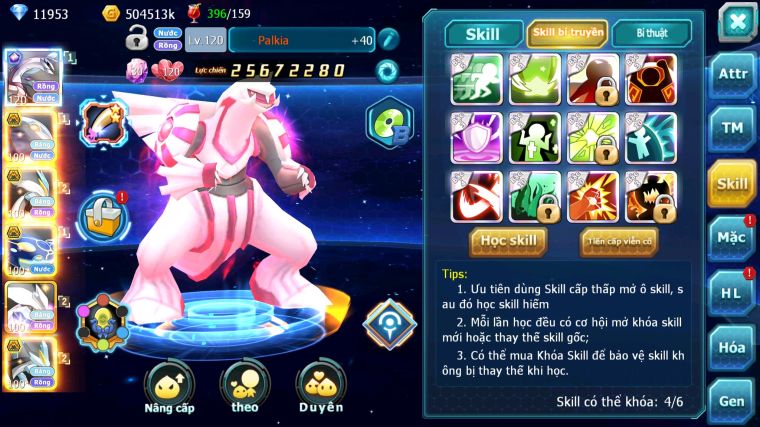This screenshot has width=760, height=427.
Task: Show the HL side tab
Action: (733, 292)
